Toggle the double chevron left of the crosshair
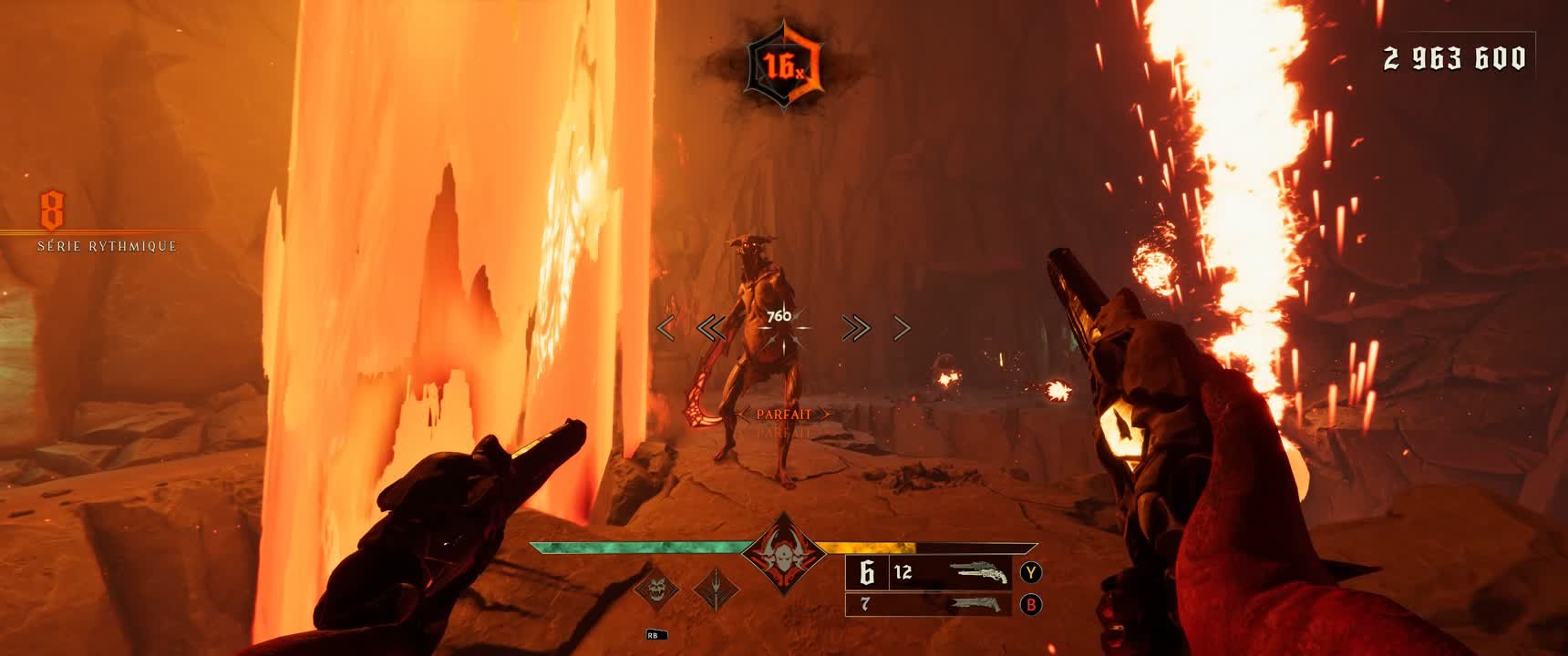1568x656 pixels. (713, 328)
